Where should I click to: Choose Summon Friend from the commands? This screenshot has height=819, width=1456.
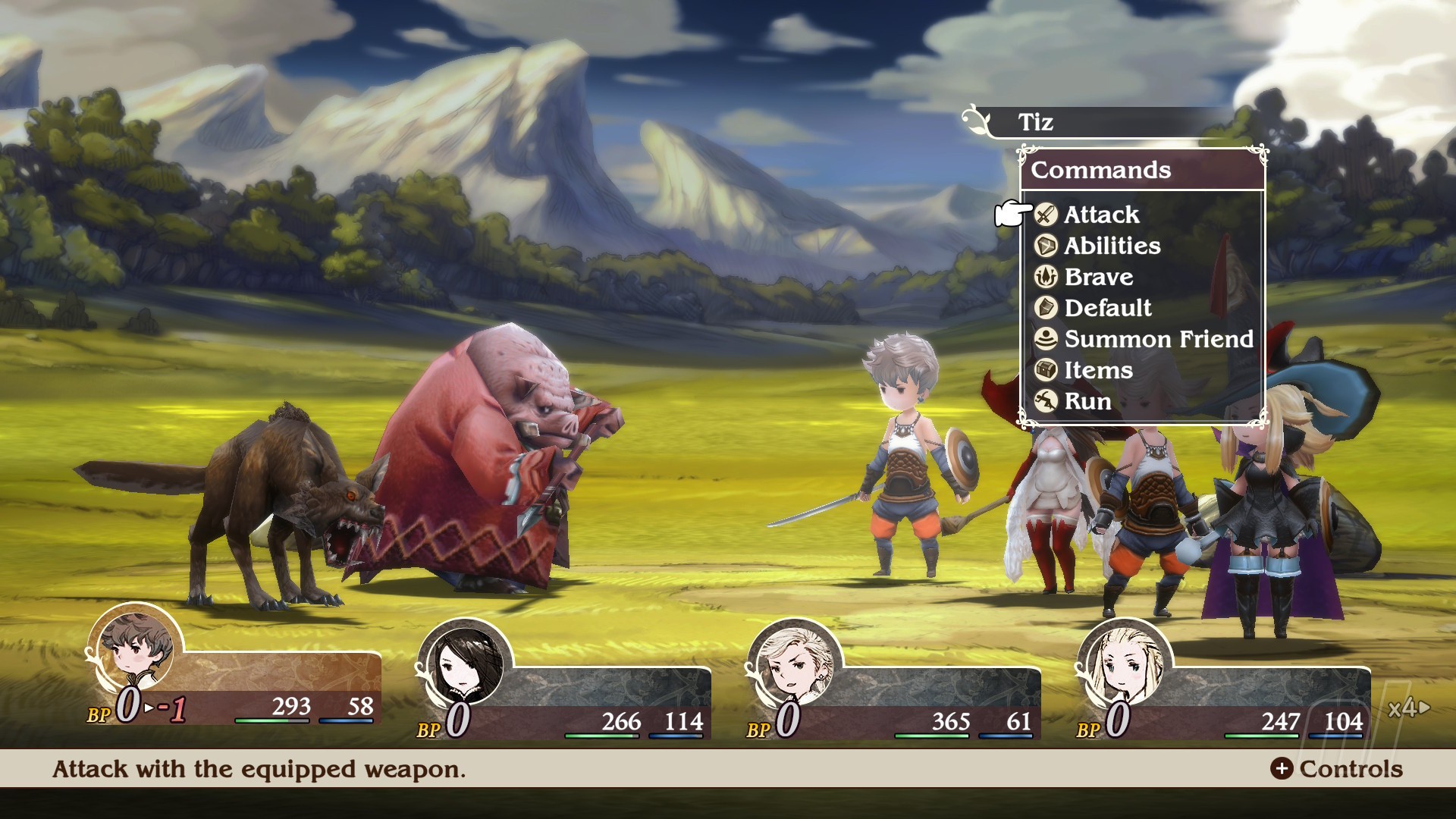coord(1158,339)
